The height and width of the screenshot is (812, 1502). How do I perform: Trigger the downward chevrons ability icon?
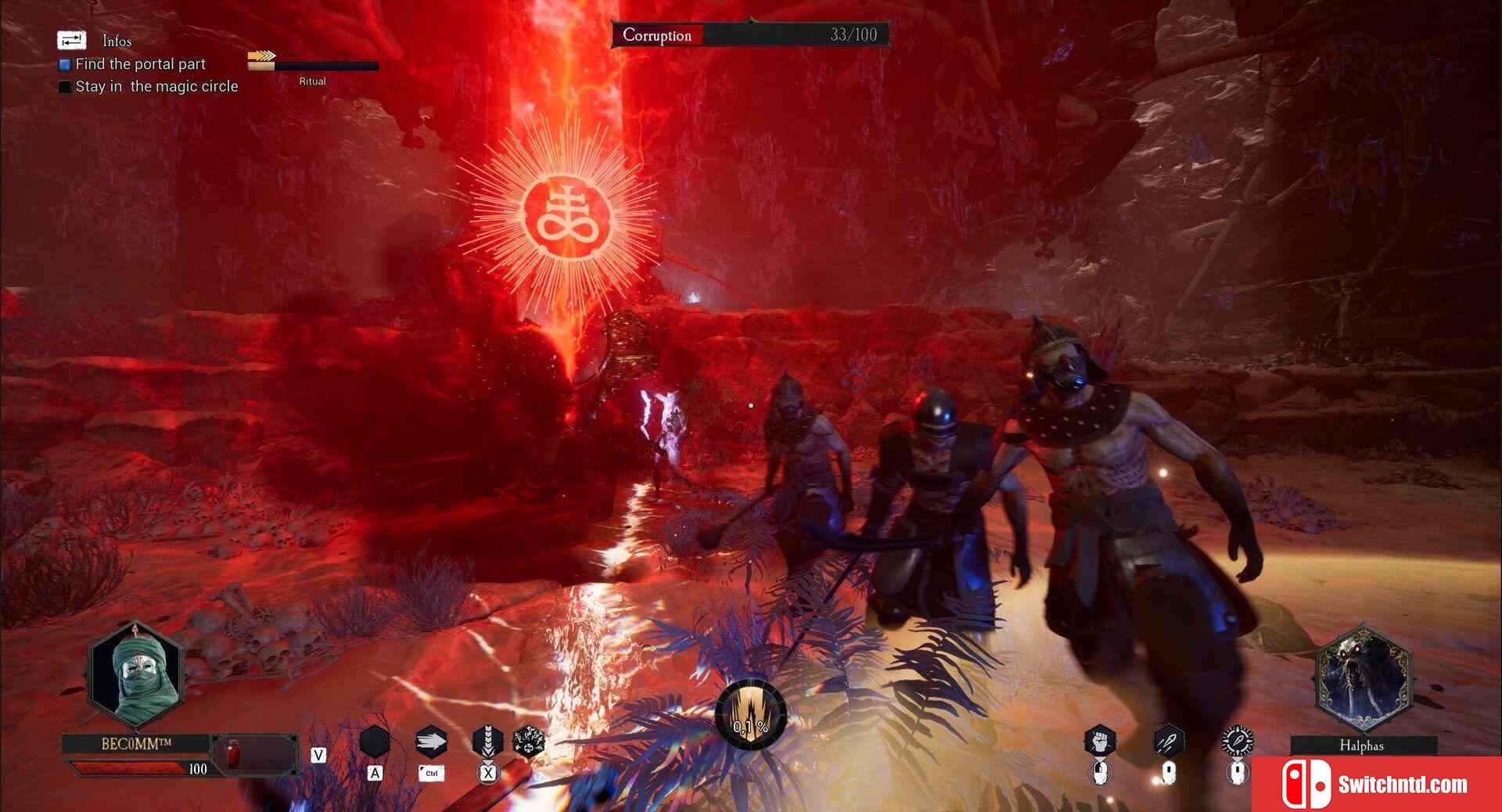pyautogui.click(x=487, y=740)
